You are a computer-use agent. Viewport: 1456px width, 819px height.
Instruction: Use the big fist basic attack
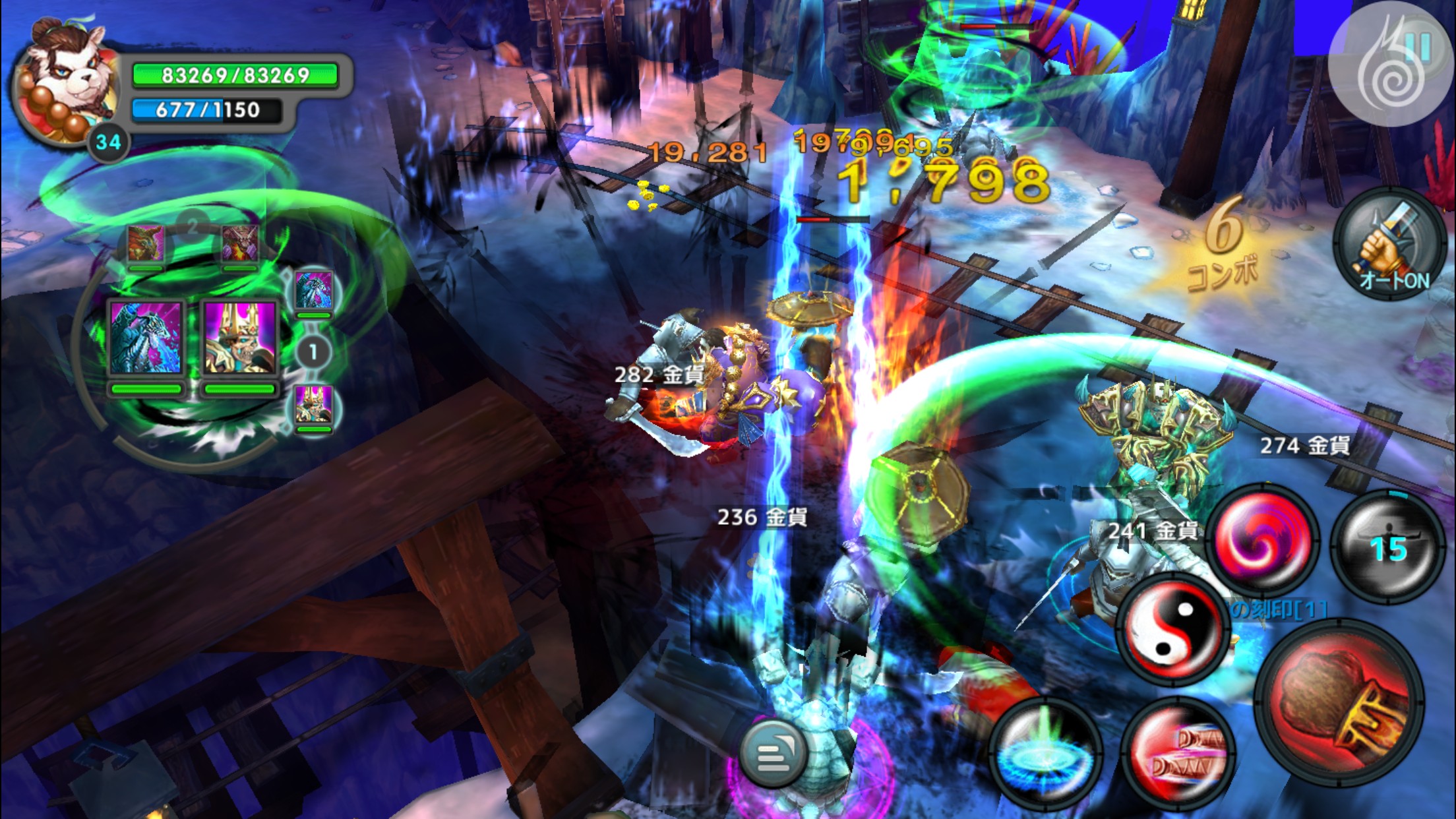tap(1339, 704)
